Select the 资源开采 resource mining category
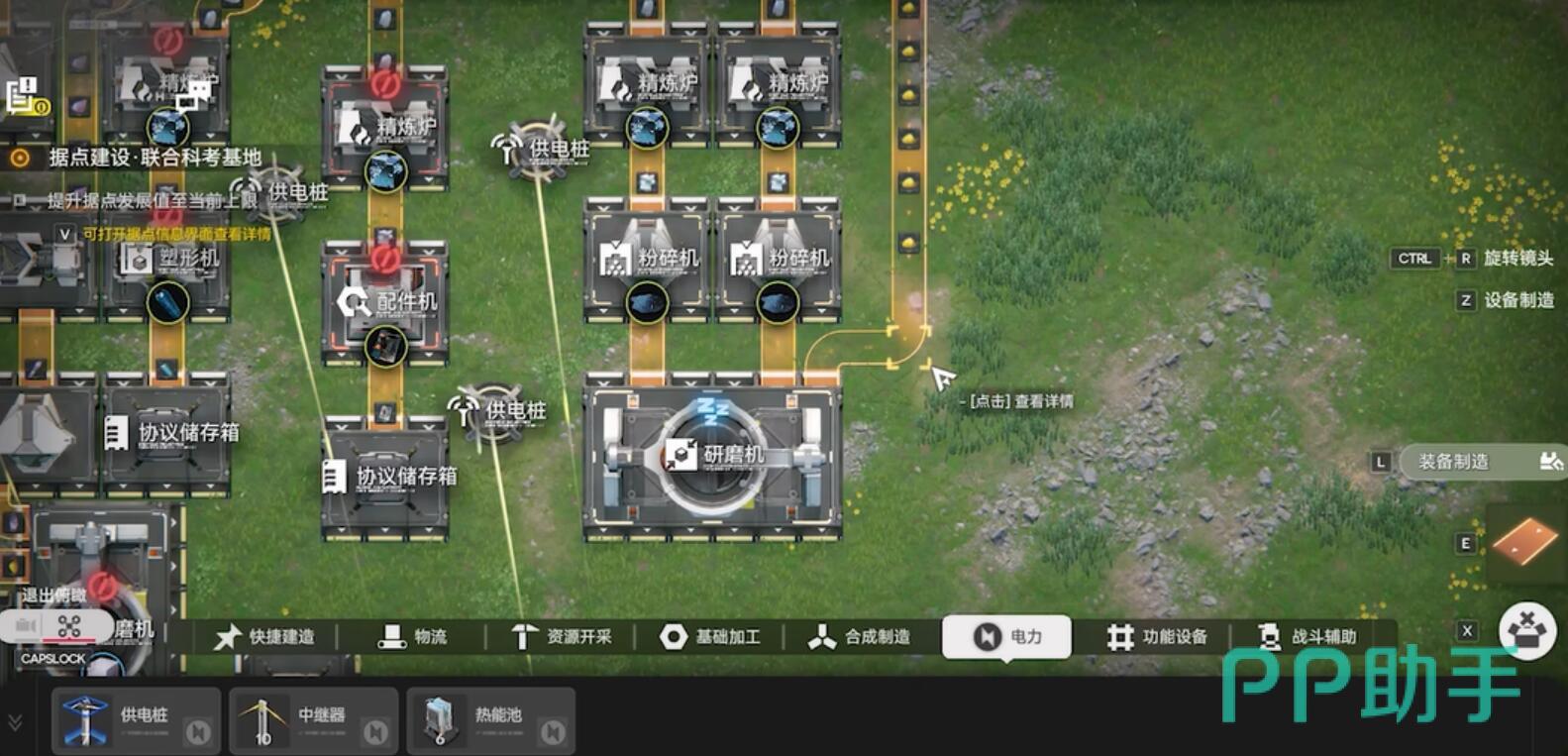This screenshot has width=1568, height=756. [562, 636]
